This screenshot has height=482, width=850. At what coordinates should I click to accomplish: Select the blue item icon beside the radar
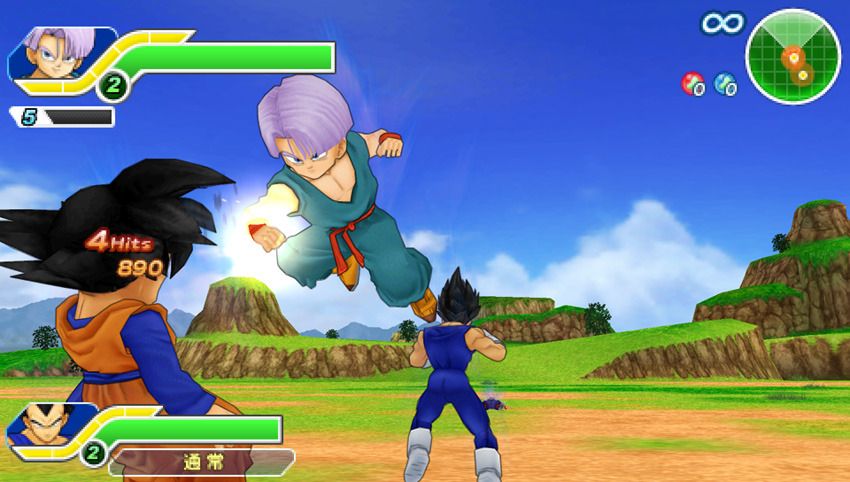point(726,85)
